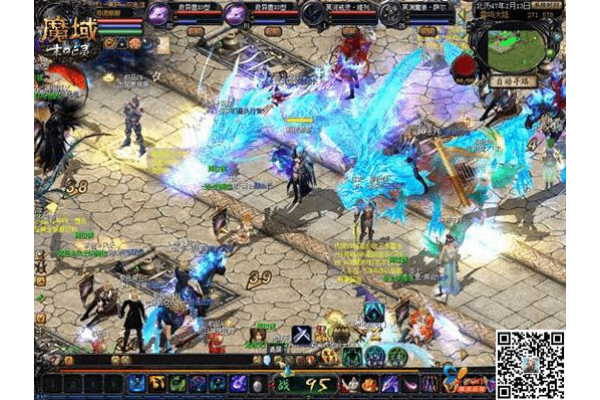The width and height of the screenshot is (600, 400).
Task: Use the blue flame skill in hotbar
Action: tap(137, 383)
